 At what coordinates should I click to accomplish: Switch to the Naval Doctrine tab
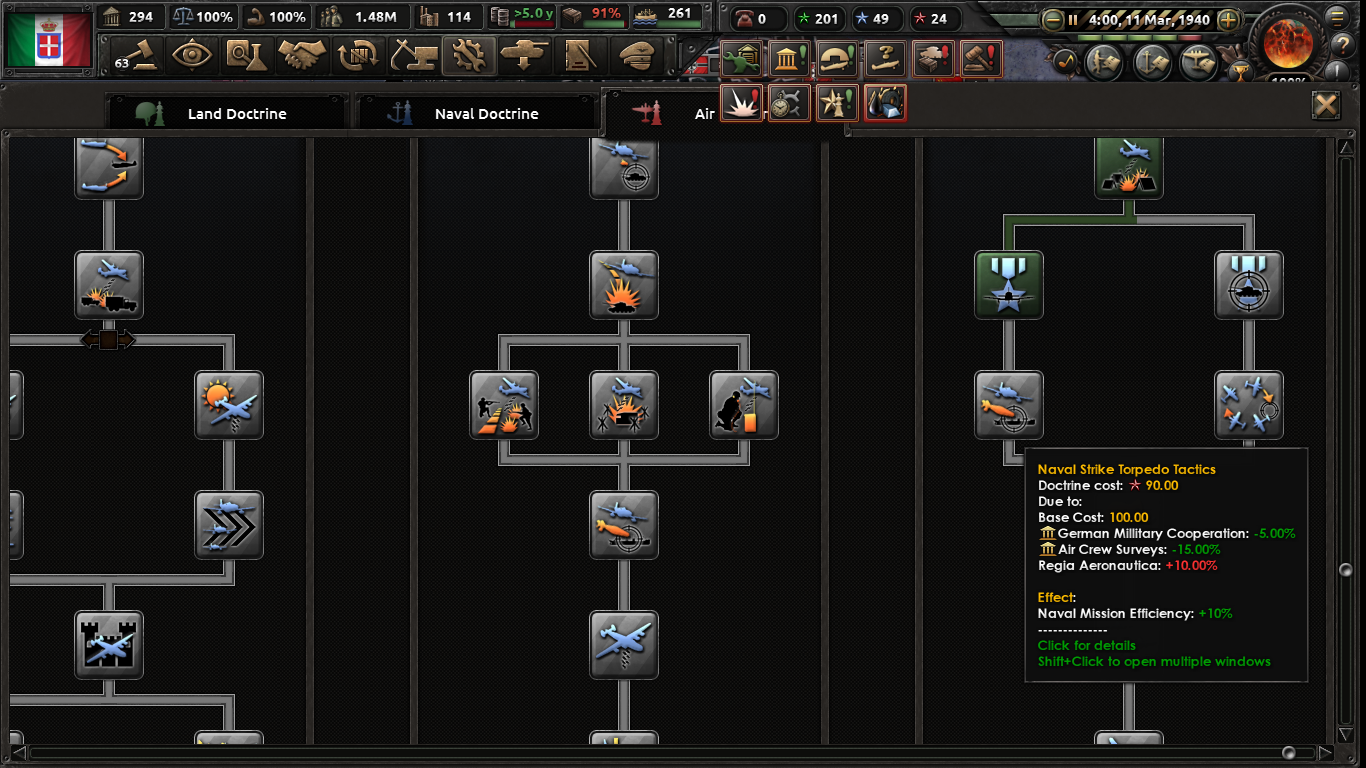pyautogui.click(x=477, y=113)
